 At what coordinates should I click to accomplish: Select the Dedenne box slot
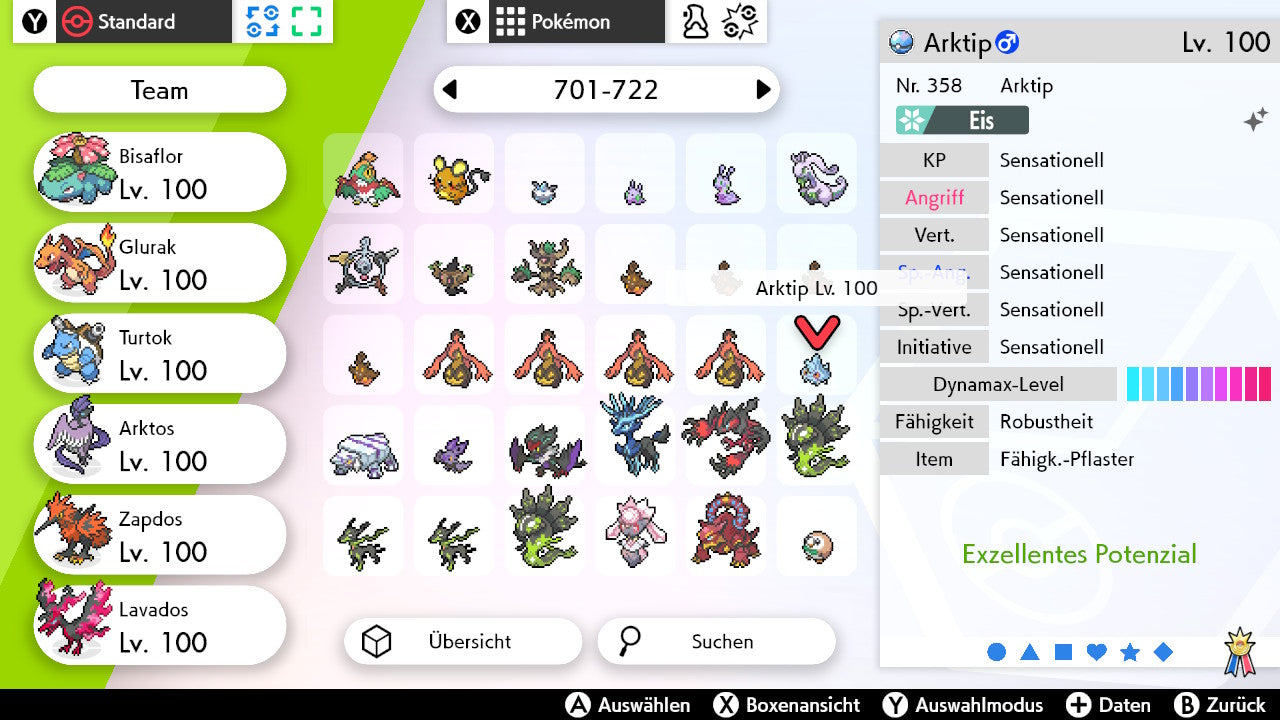coord(454,174)
